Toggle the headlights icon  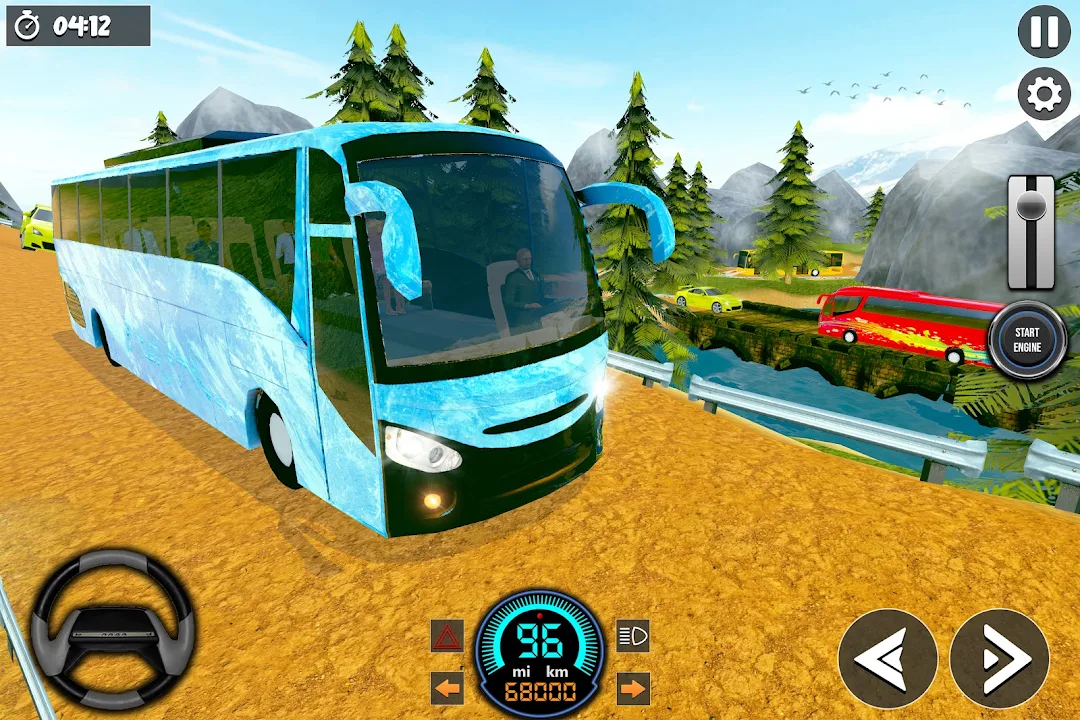[632, 636]
